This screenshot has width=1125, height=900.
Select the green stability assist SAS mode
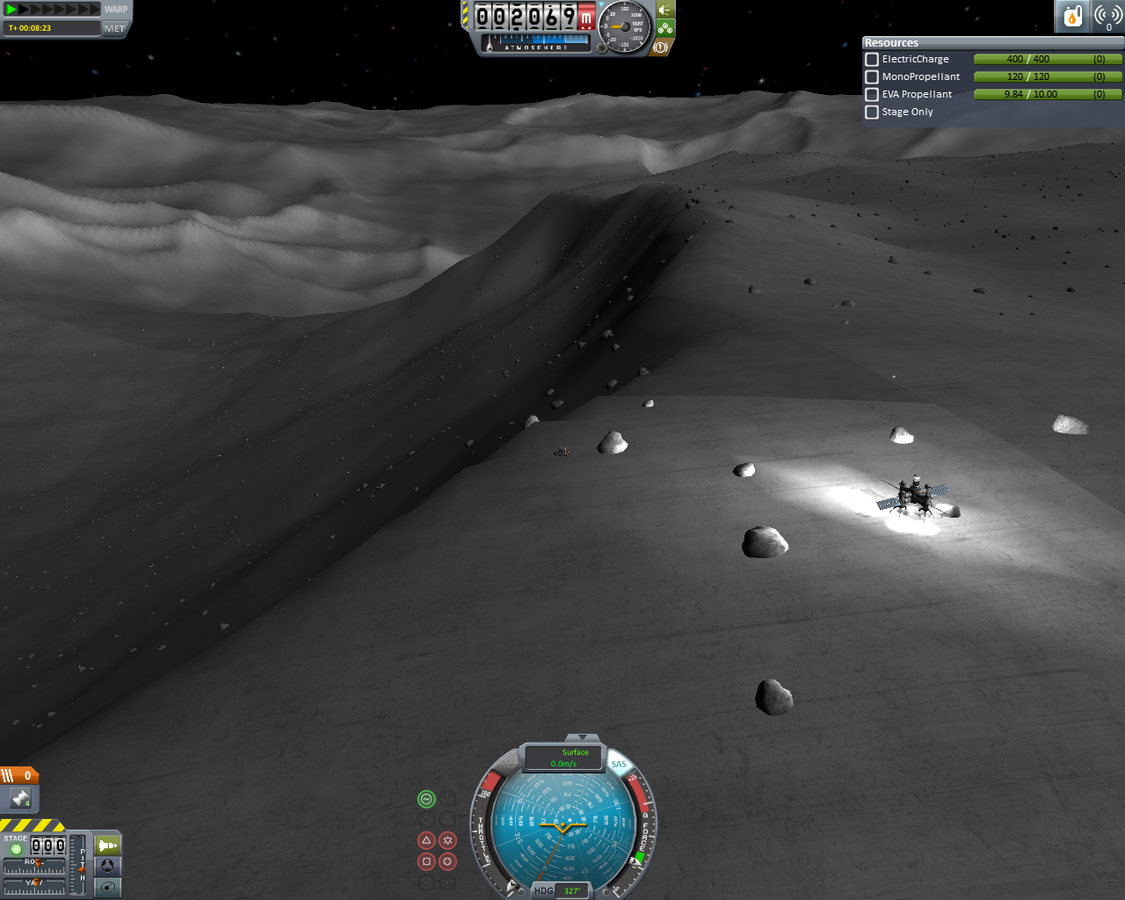coord(426,798)
